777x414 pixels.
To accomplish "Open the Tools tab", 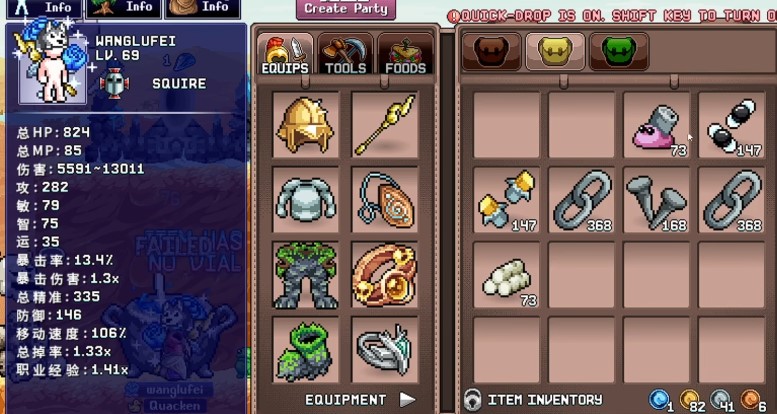I will click(345, 53).
